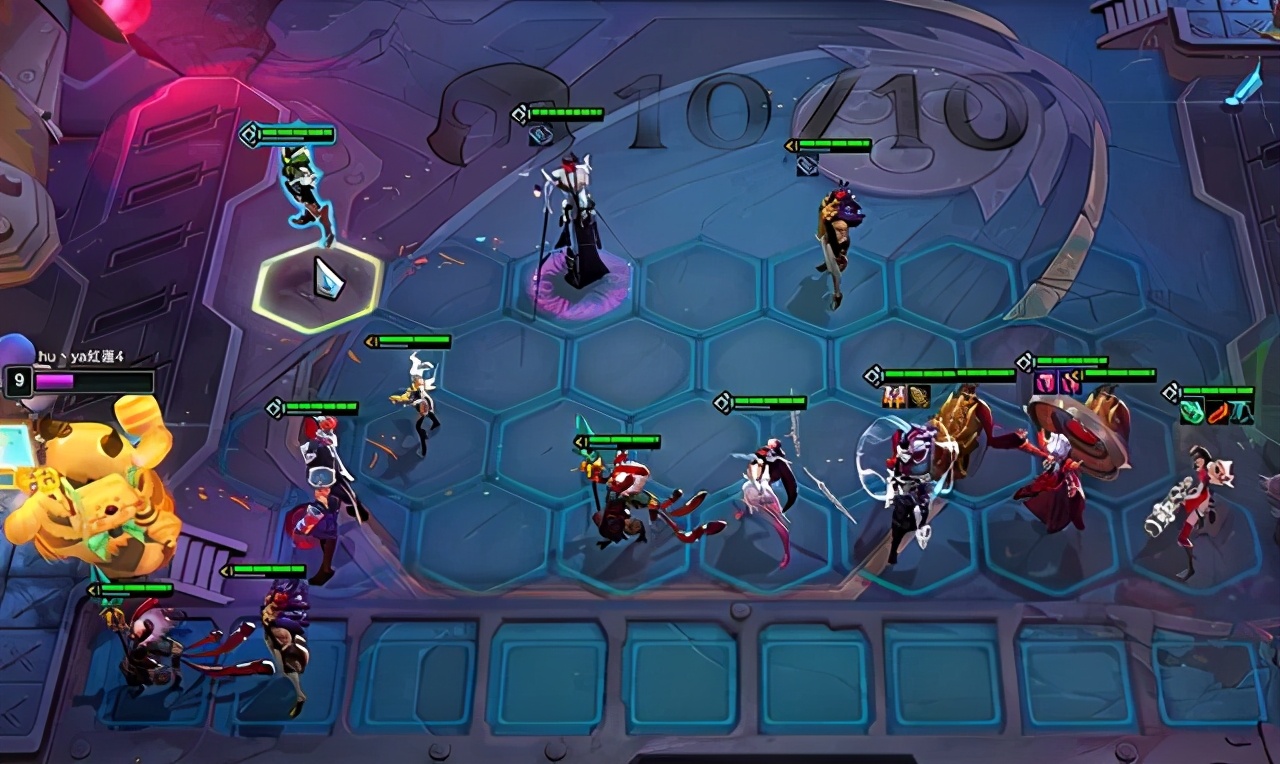Choose the red unit holding the giant round shield
The height and width of the screenshot is (764, 1280).
click(1058, 465)
